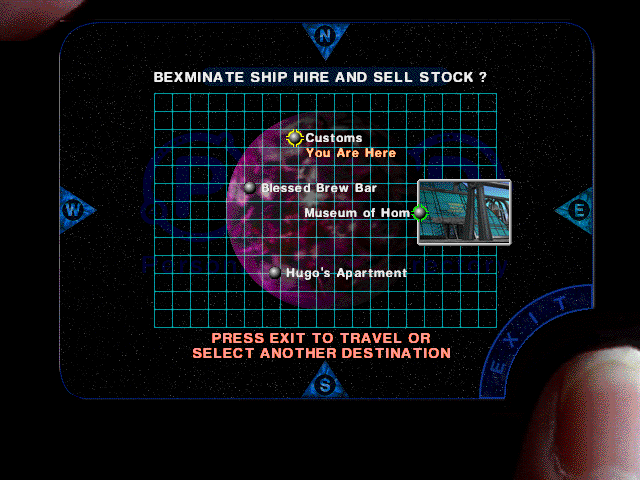Viewport: 640px width, 480px height.
Task: Click the east compass arrow
Action: pos(577,210)
